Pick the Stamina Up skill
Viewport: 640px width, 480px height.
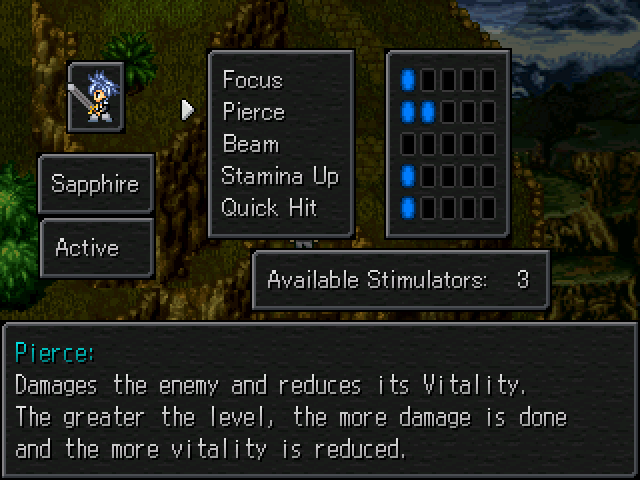pyautogui.click(x=280, y=176)
